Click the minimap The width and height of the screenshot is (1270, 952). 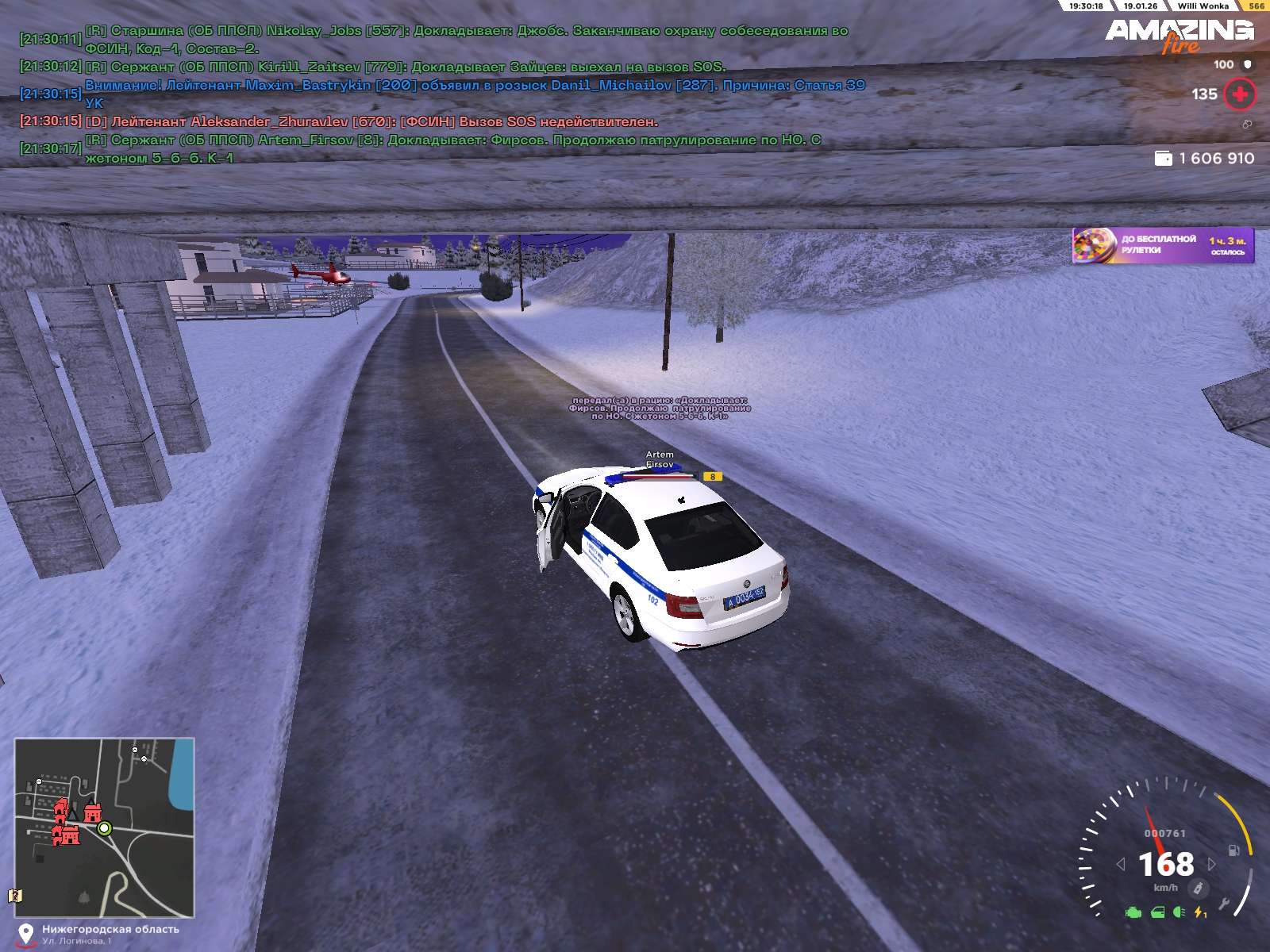click(104, 827)
